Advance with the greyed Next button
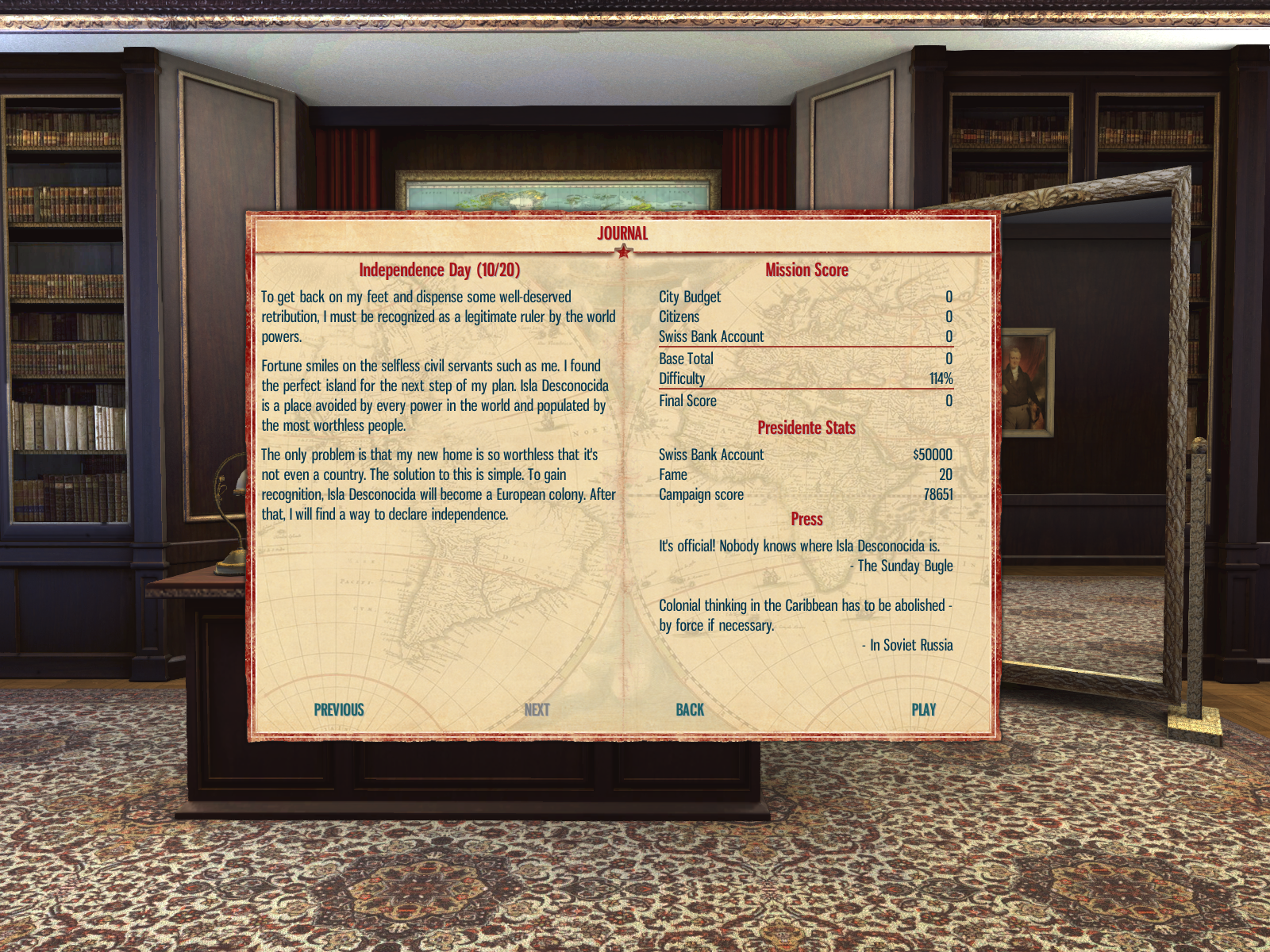 (537, 710)
